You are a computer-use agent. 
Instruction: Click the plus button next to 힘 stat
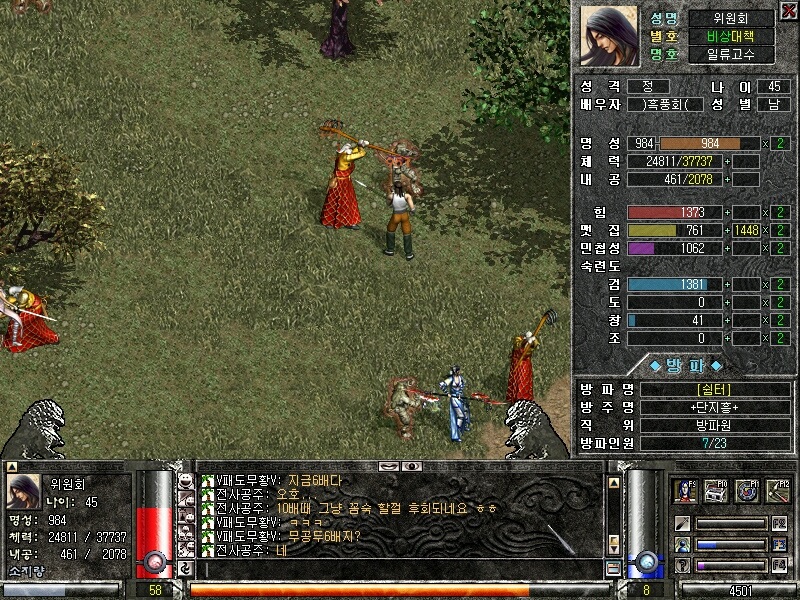coord(727,213)
